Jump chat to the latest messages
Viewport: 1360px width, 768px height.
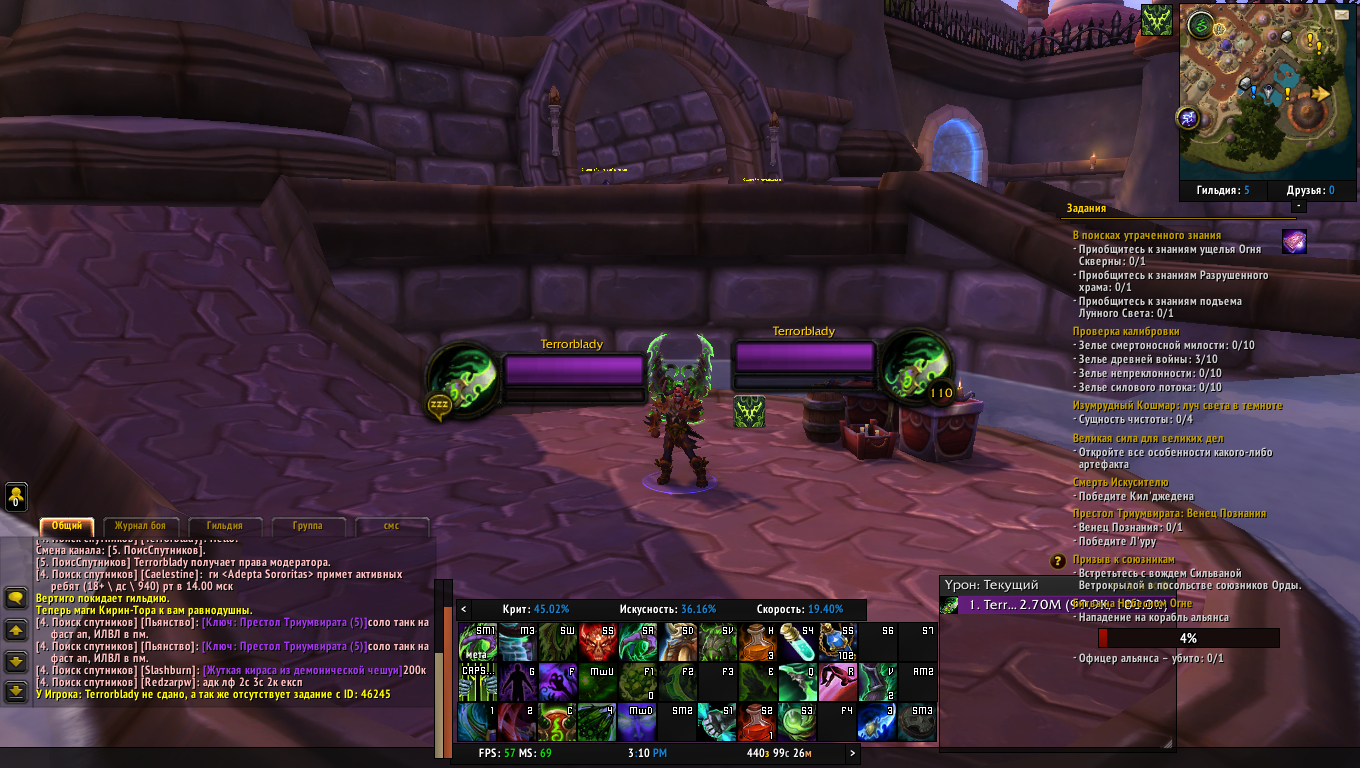click(x=16, y=691)
